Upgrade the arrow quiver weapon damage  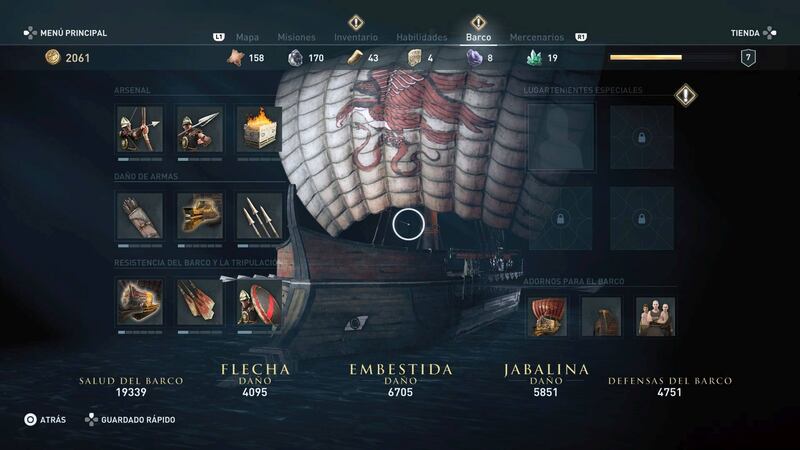pos(139,215)
